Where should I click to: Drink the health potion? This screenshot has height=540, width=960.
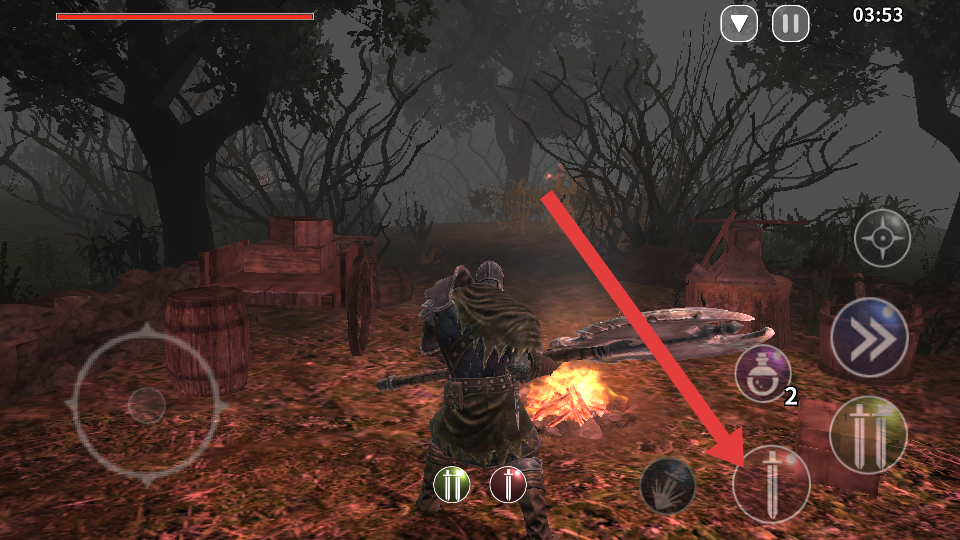point(763,373)
